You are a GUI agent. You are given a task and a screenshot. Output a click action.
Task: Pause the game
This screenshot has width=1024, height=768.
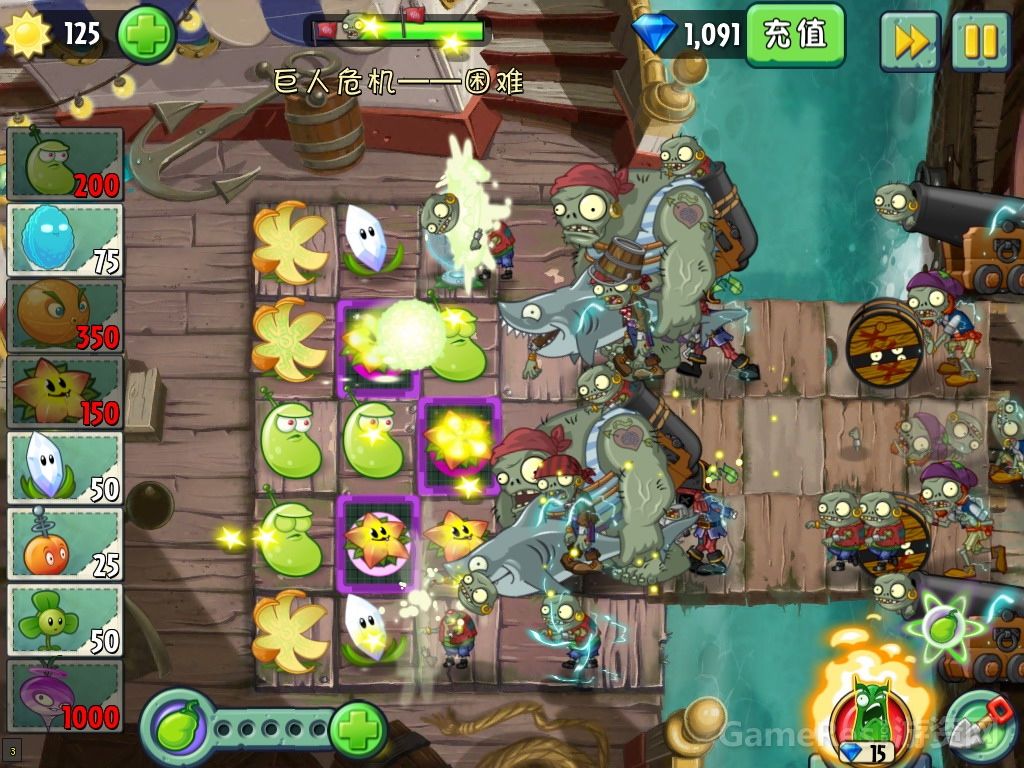point(980,41)
